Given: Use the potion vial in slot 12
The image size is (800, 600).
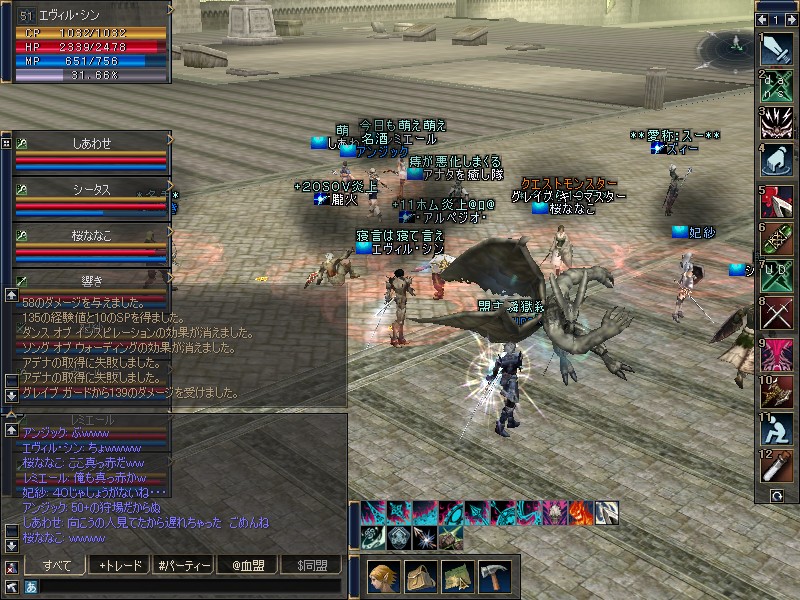Looking at the screenshot, I should pyautogui.click(x=777, y=466).
